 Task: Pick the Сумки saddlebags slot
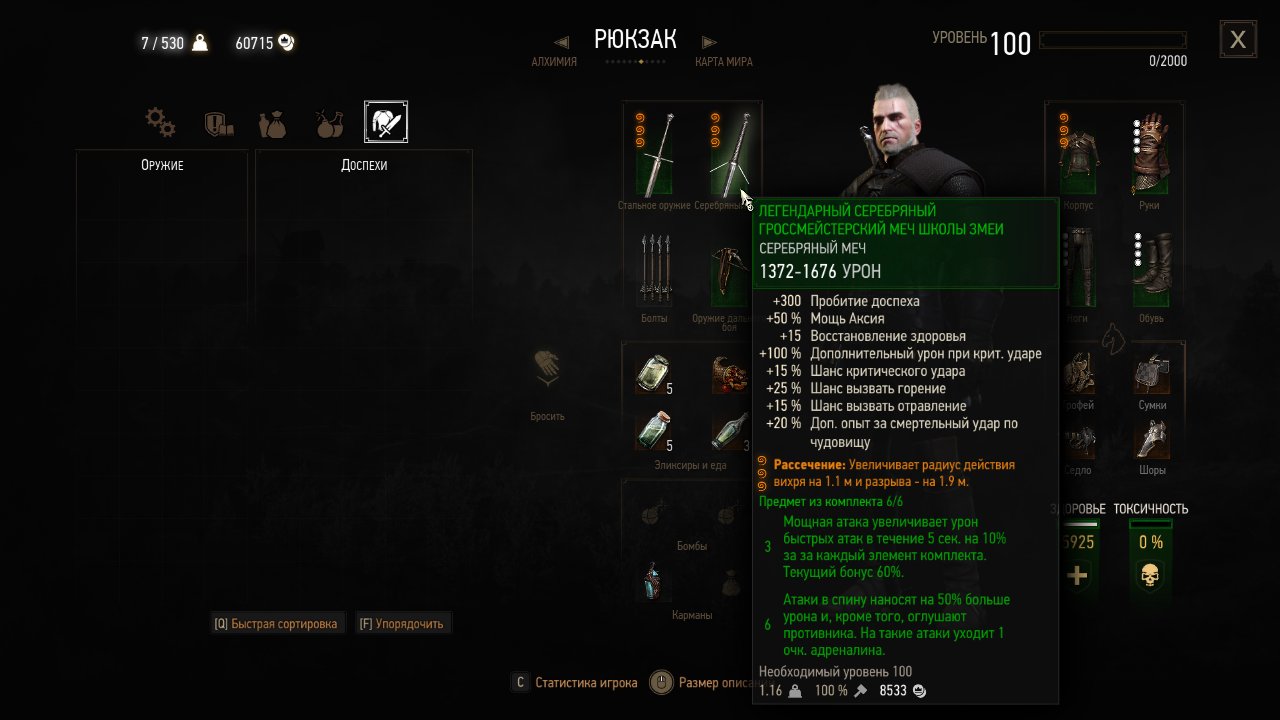[1152, 373]
